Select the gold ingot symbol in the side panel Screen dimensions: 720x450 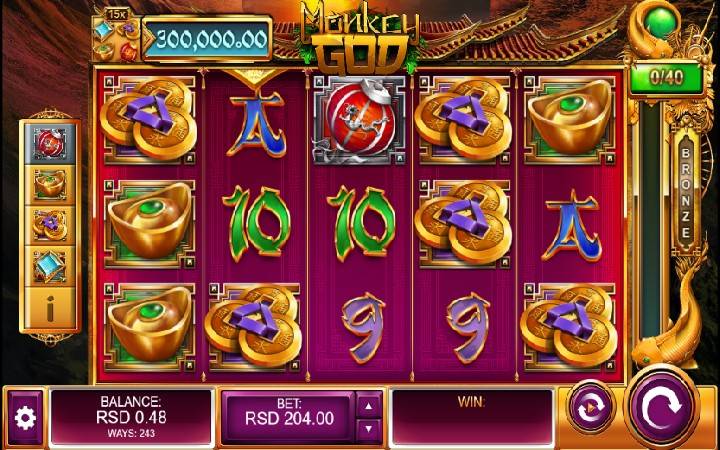(50, 184)
